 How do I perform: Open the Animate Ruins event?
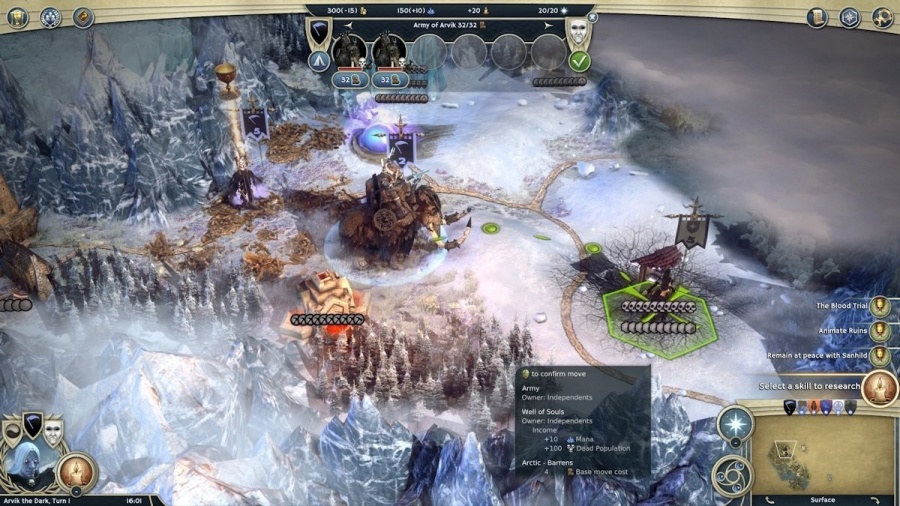click(879, 331)
